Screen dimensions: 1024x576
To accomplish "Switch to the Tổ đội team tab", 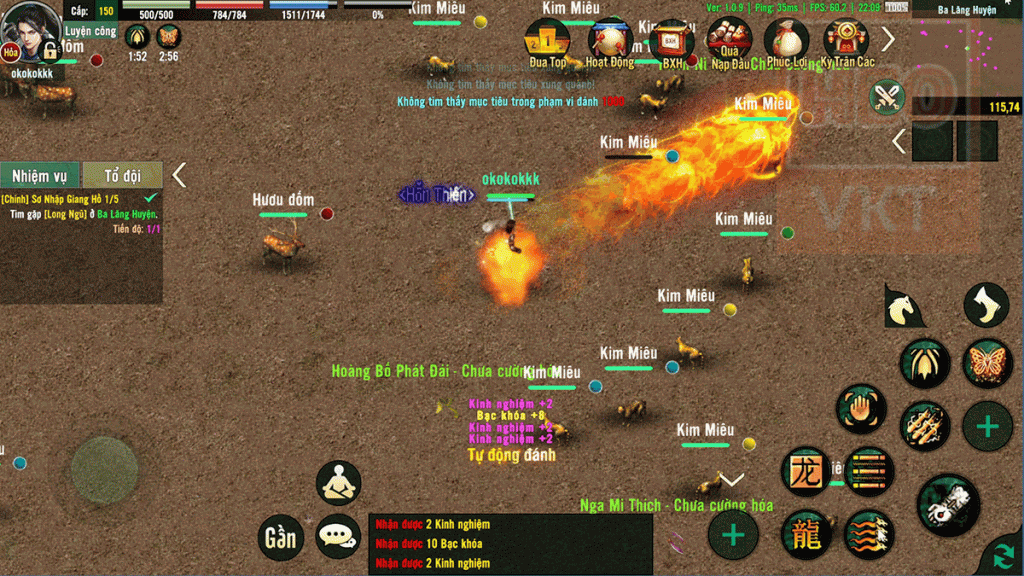I will click(x=122, y=177).
